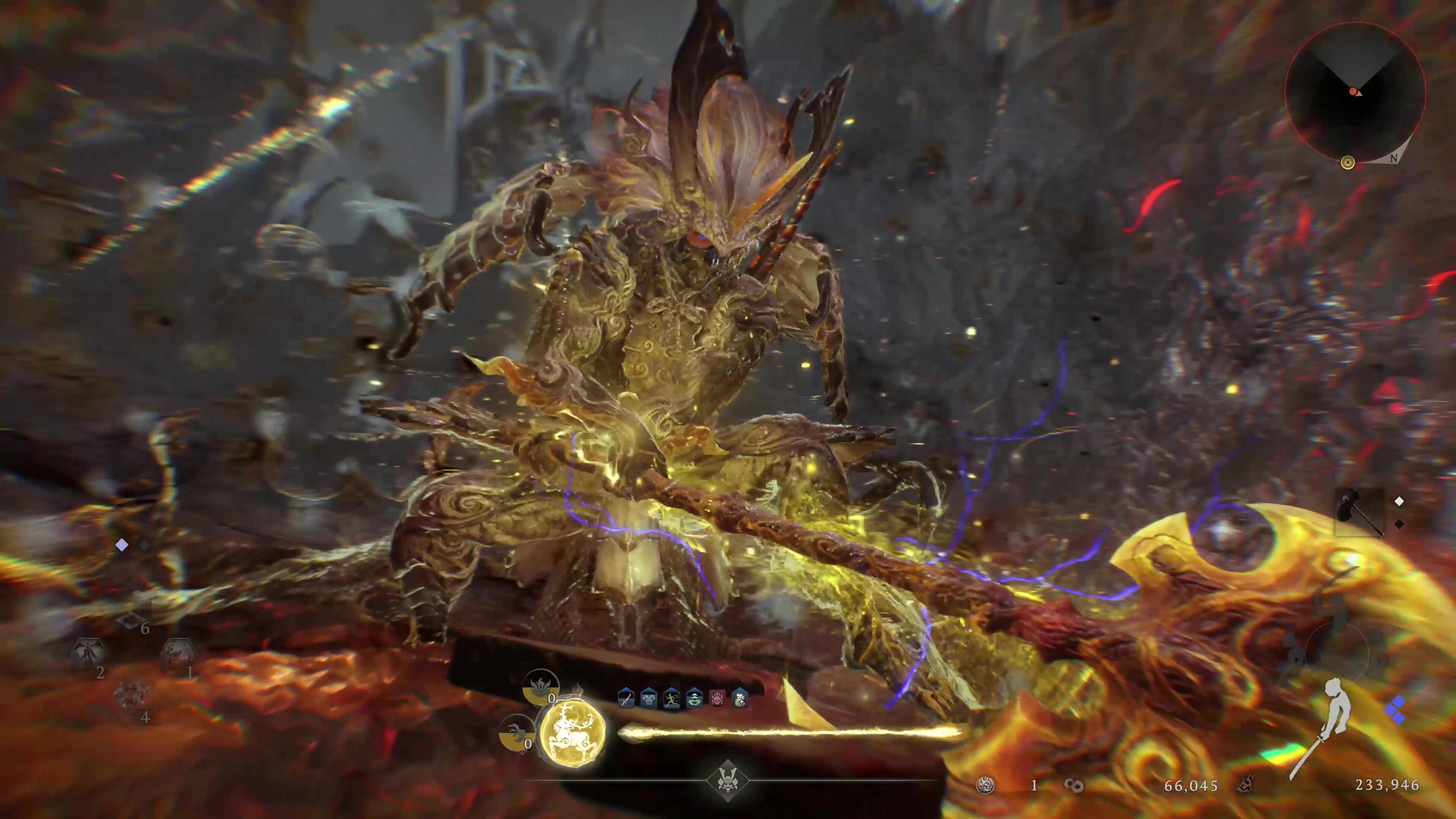The image size is (1456, 819).
Task: Click the armor defense buff icon
Action: [648, 699]
